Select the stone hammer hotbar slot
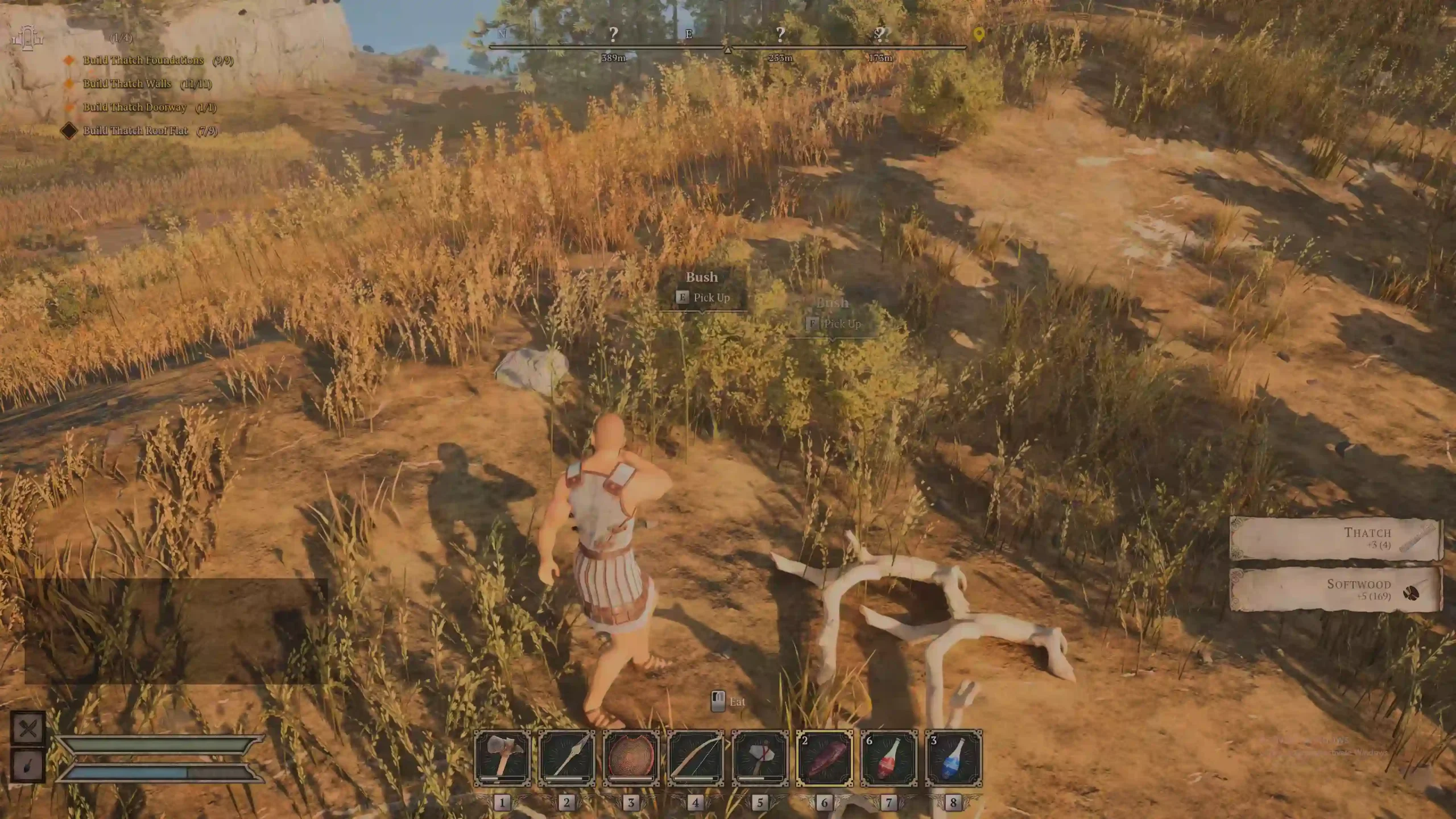Image resolution: width=1456 pixels, height=819 pixels. (760, 758)
